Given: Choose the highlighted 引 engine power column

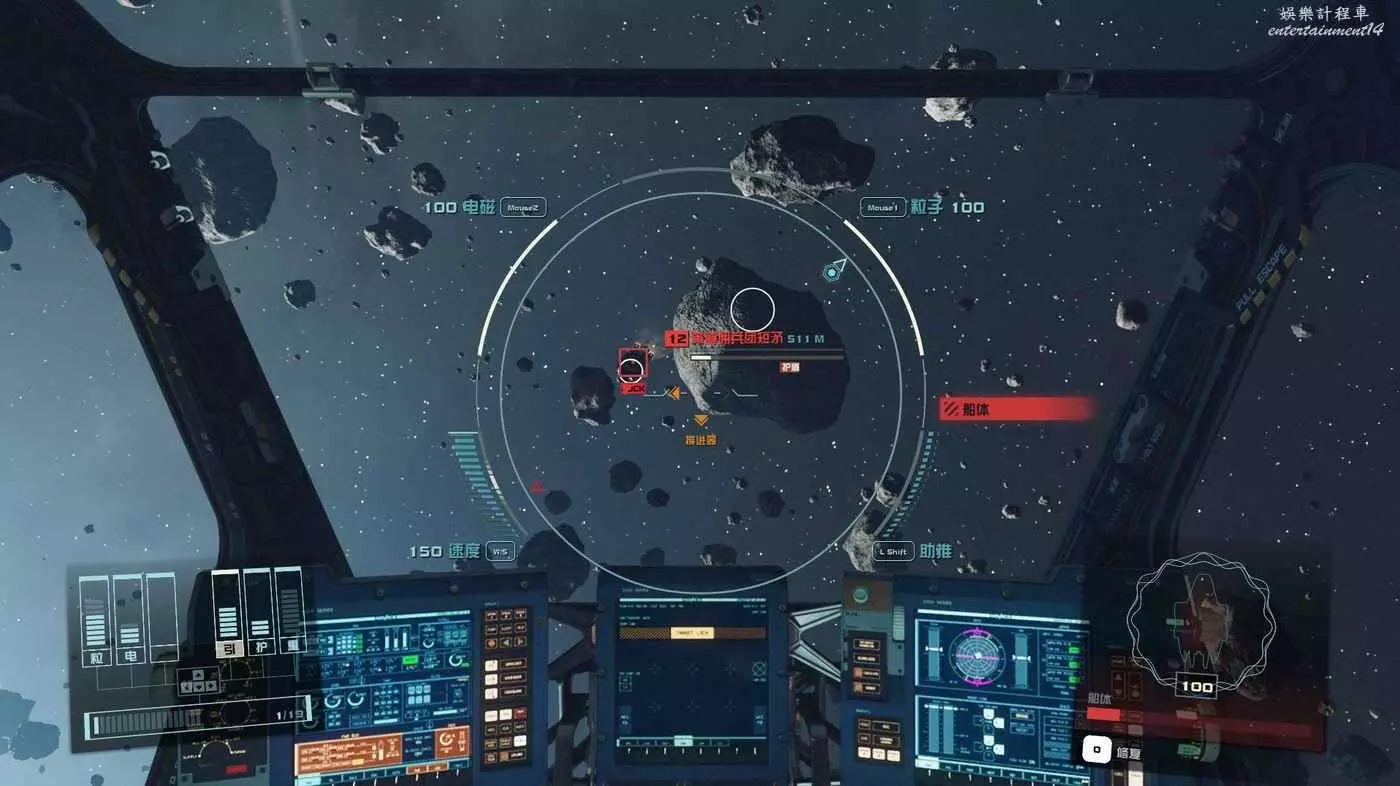Looking at the screenshot, I should tap(227, 610).
